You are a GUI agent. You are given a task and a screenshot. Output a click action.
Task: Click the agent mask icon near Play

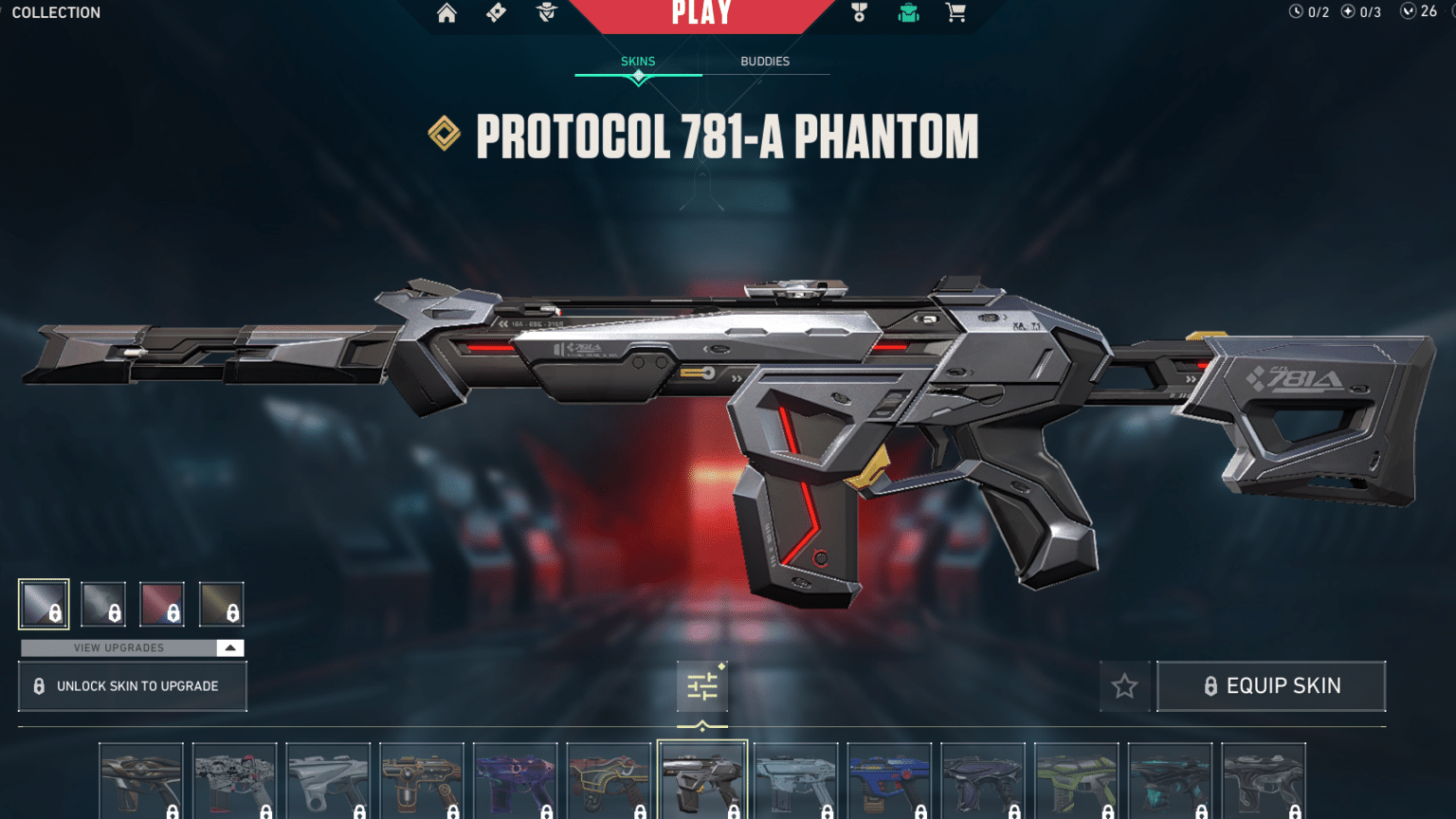click(x=547, y=13)
